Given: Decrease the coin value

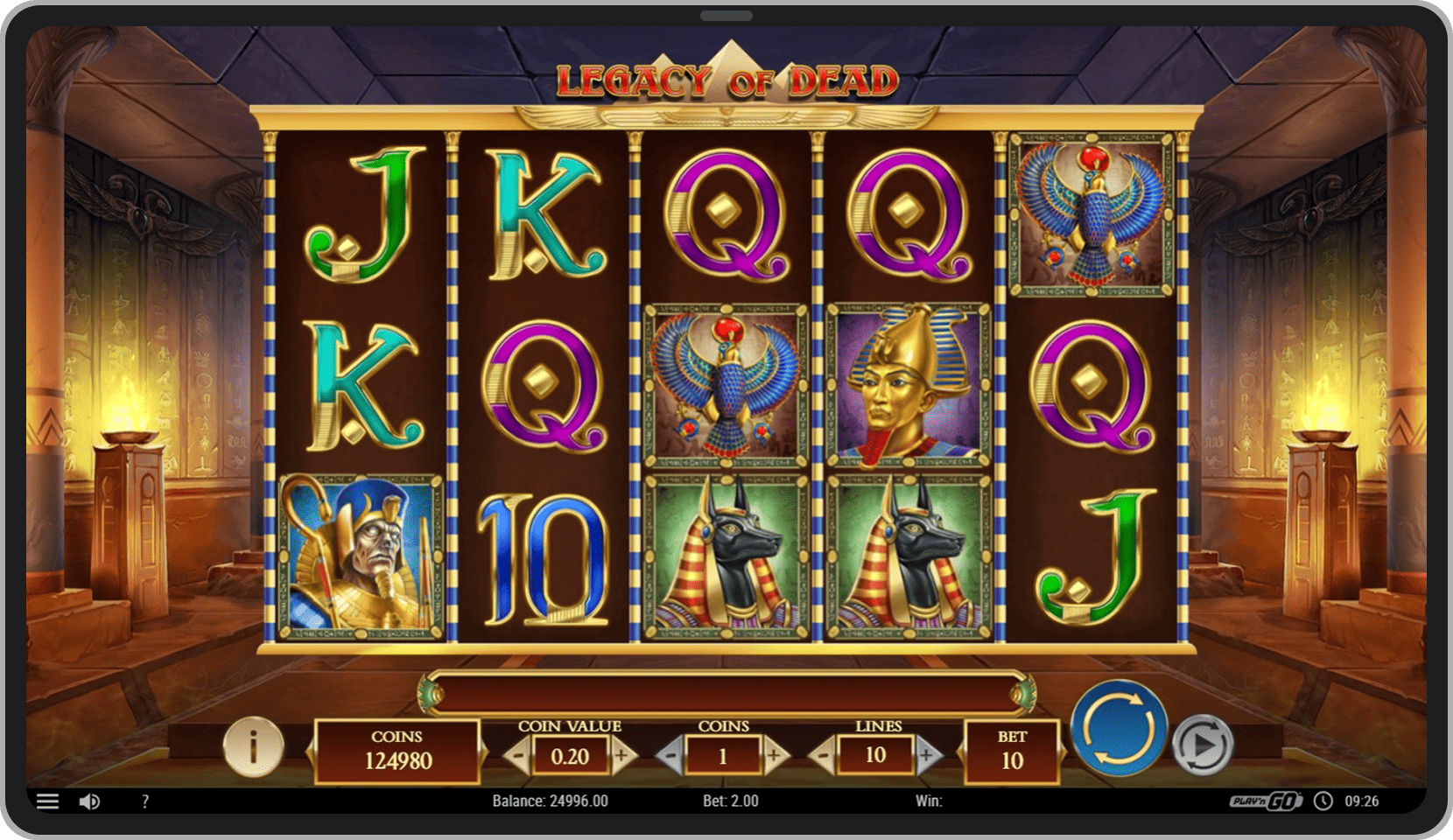Looking at the screenshot, I should click(518, 755).
